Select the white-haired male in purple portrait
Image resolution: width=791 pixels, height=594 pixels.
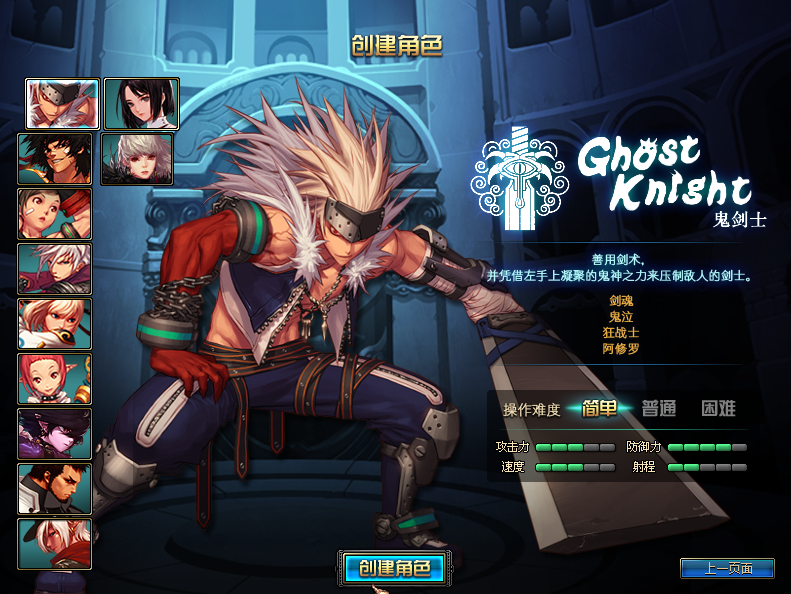(x=54, y=269)
